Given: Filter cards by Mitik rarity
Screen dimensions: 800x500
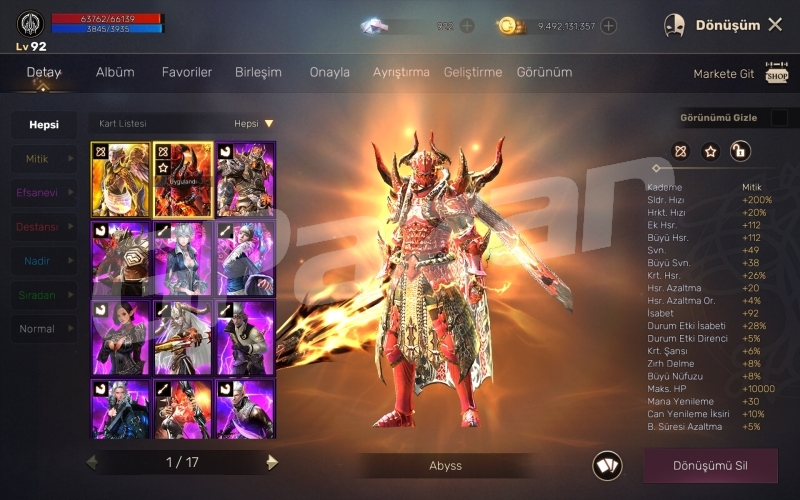Looking at the screenshot, I should [x=44, y=159].
